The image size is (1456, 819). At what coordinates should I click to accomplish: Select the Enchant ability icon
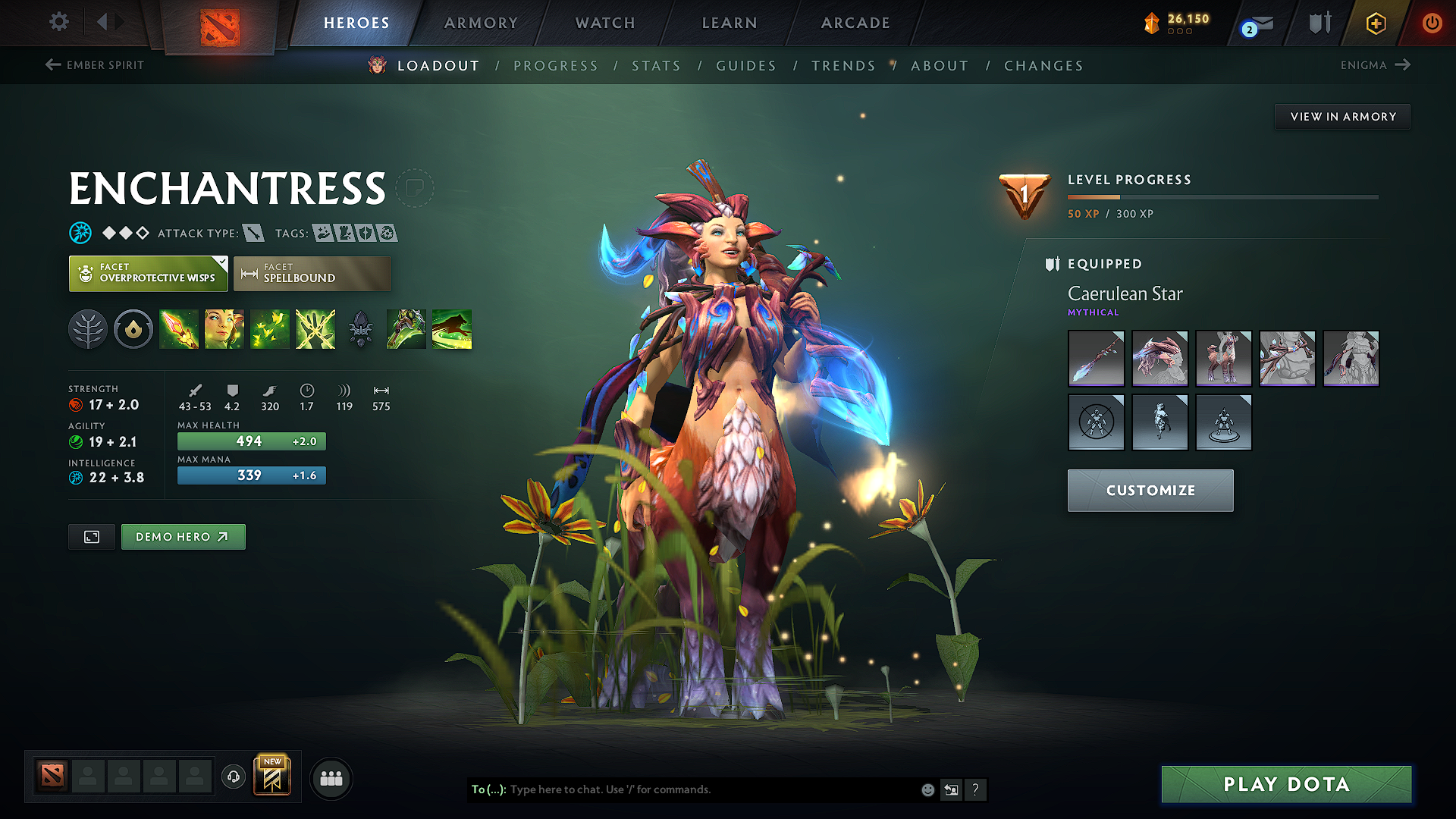click(x=224, y=328)
